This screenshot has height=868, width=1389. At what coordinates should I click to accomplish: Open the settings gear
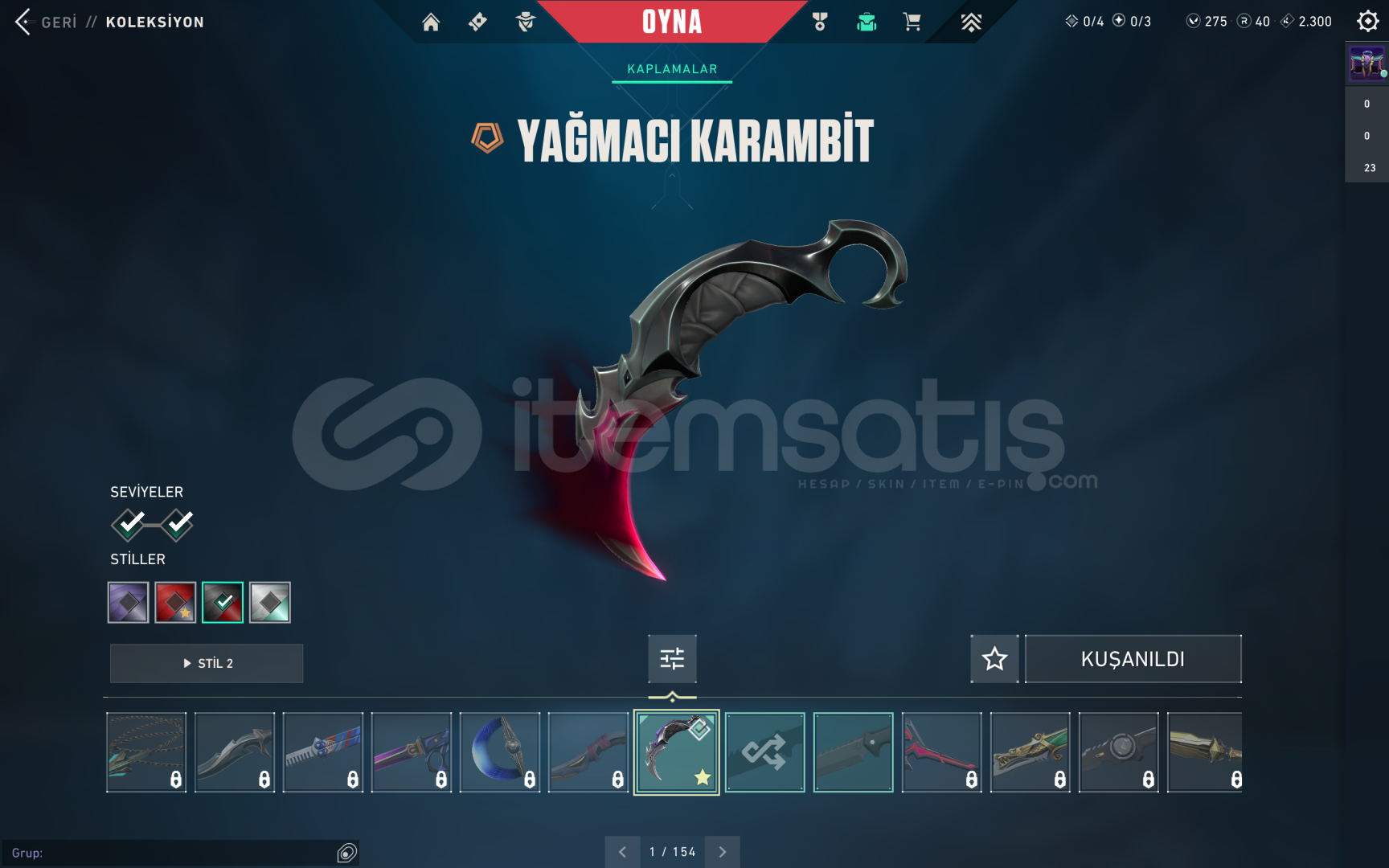click(x=1366, y=22)
